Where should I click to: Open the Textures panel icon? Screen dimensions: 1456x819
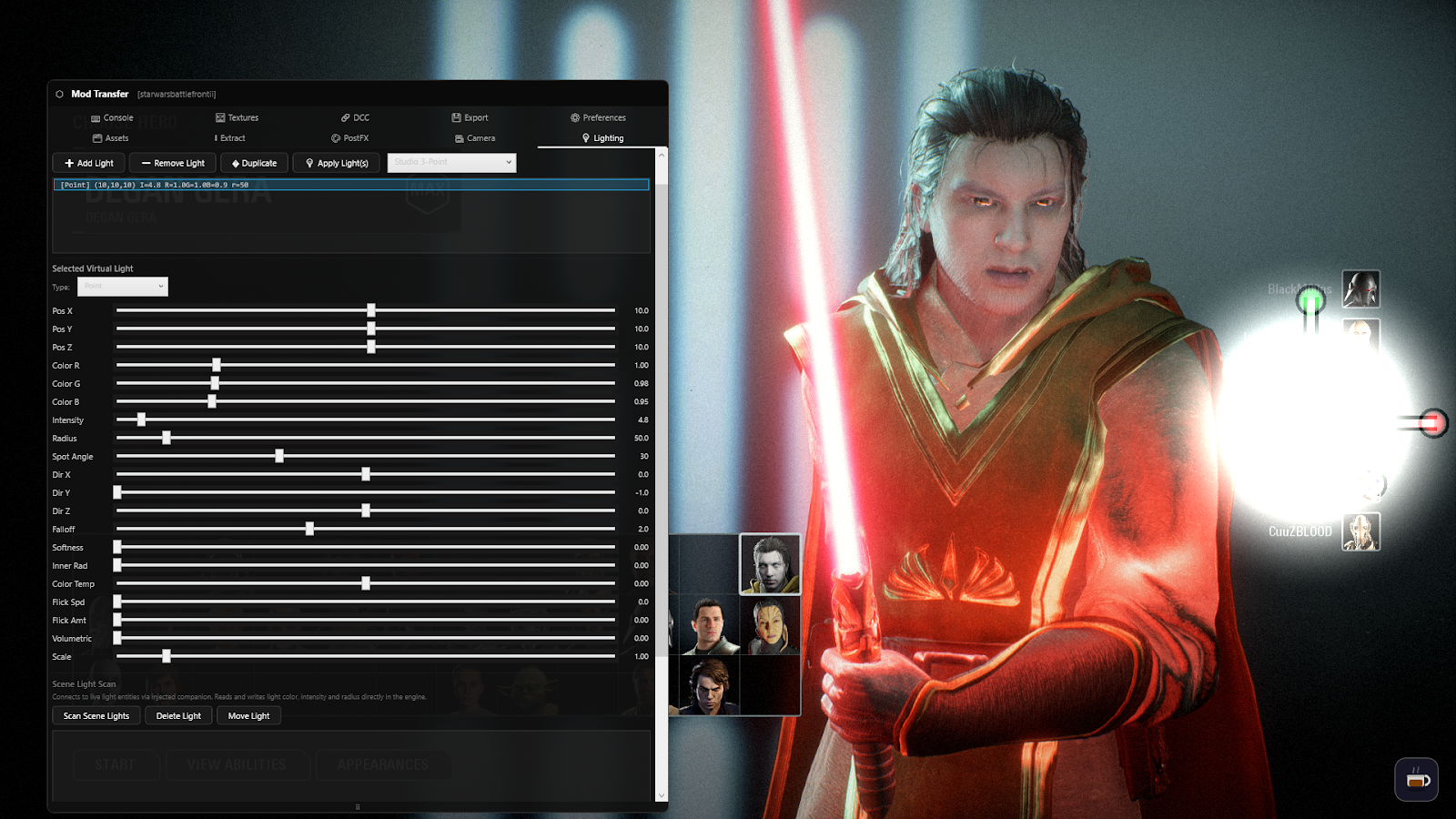pyautogui.click(x=220, y=117)
